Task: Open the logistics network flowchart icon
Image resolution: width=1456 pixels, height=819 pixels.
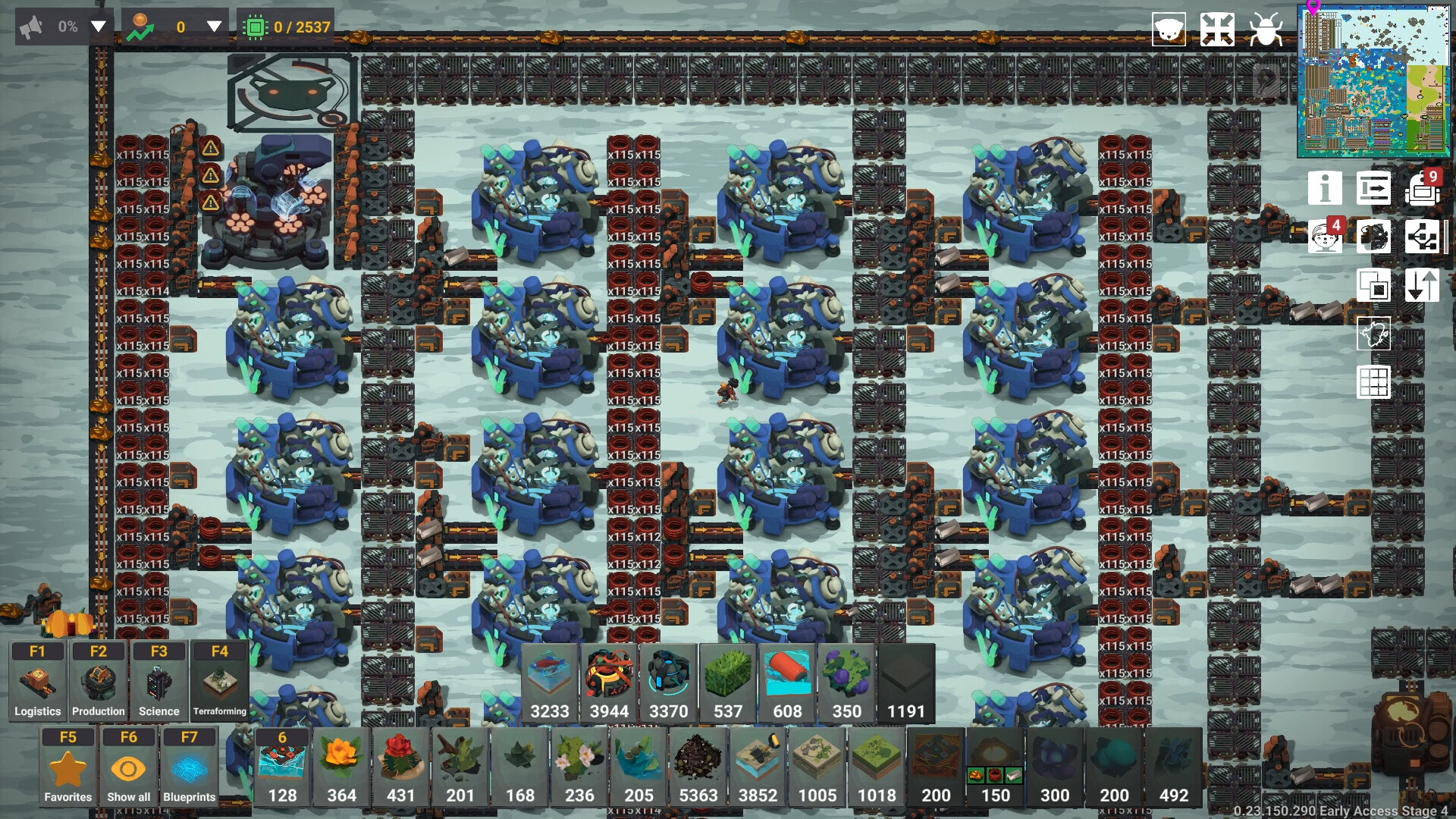Action: point(1423,237)
